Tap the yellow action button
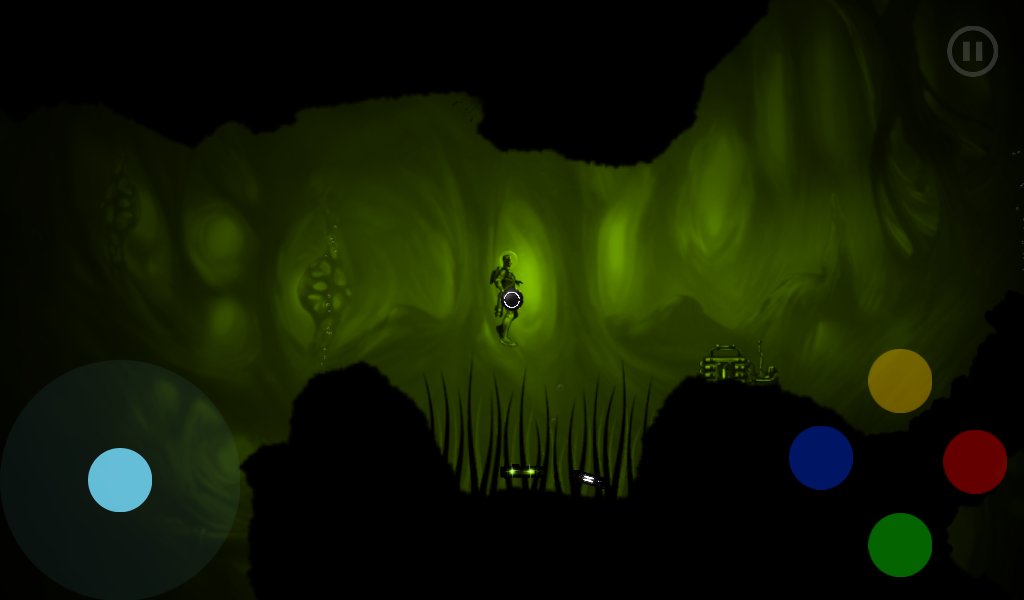The image size is (1024, 600). 900,381
